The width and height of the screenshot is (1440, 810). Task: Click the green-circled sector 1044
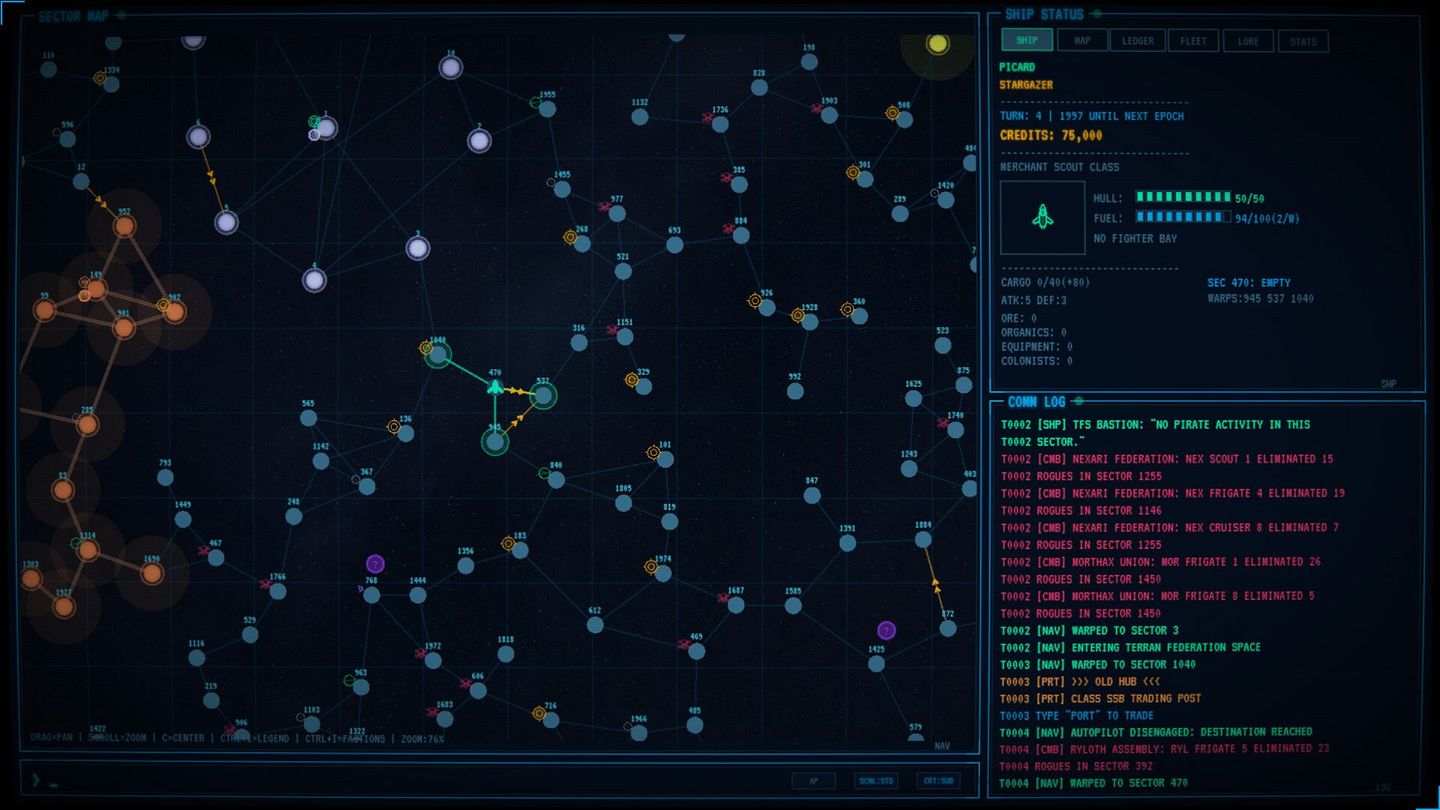[437, 356]
